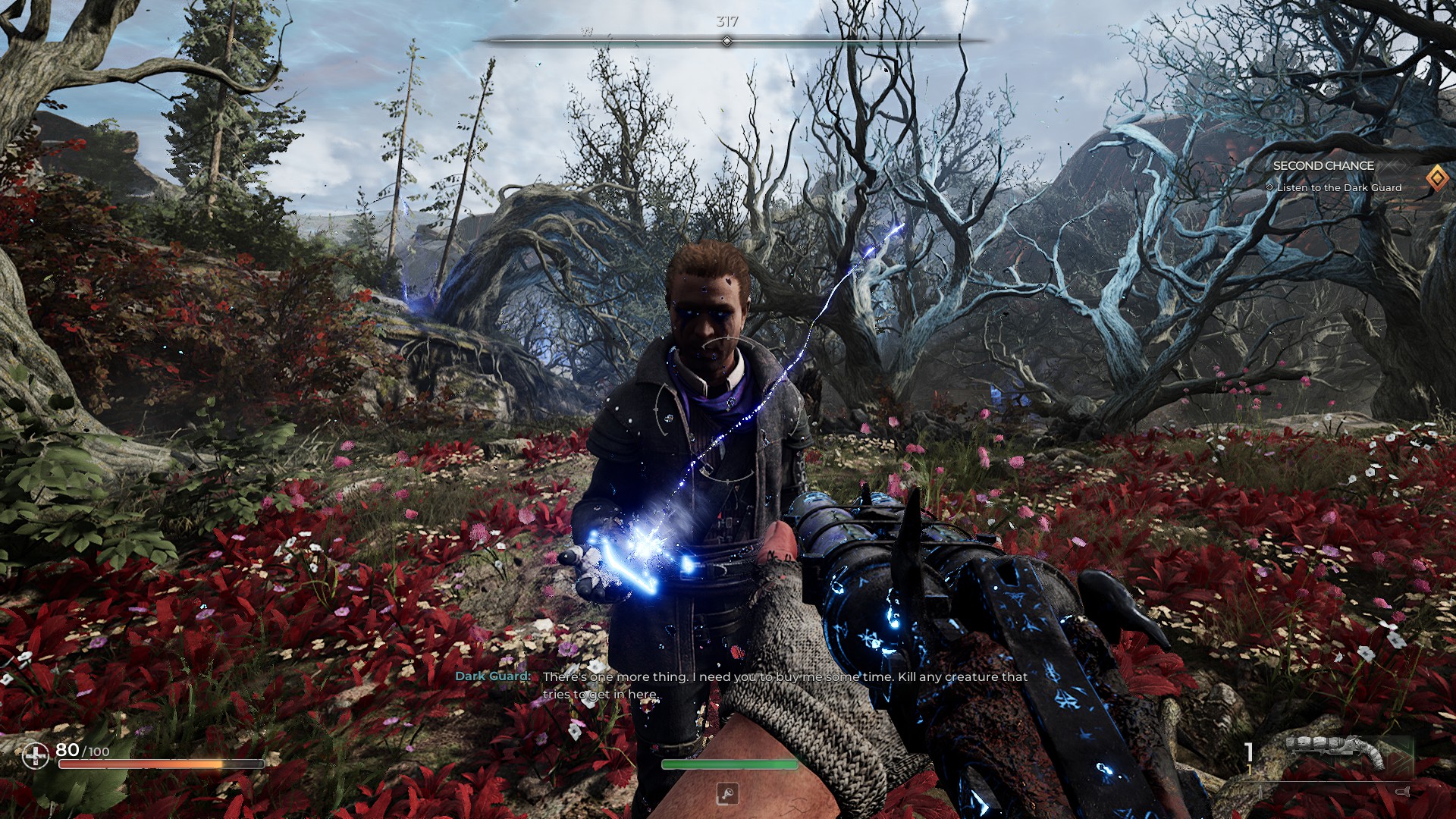Select the shell ammo type icon

pyautogui.click(x=1402, y=792)
